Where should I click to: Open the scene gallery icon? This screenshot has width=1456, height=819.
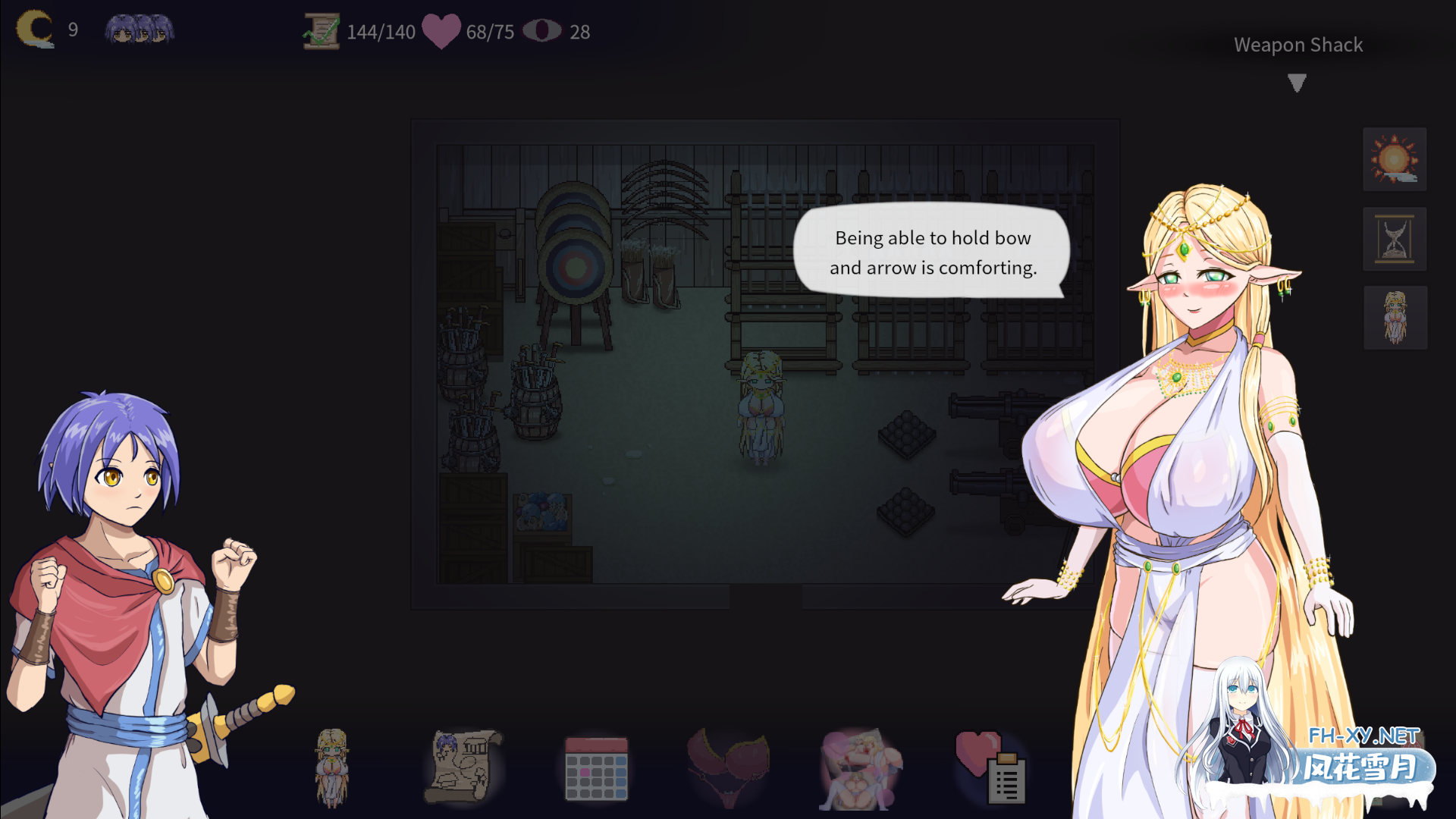point(859,766)
